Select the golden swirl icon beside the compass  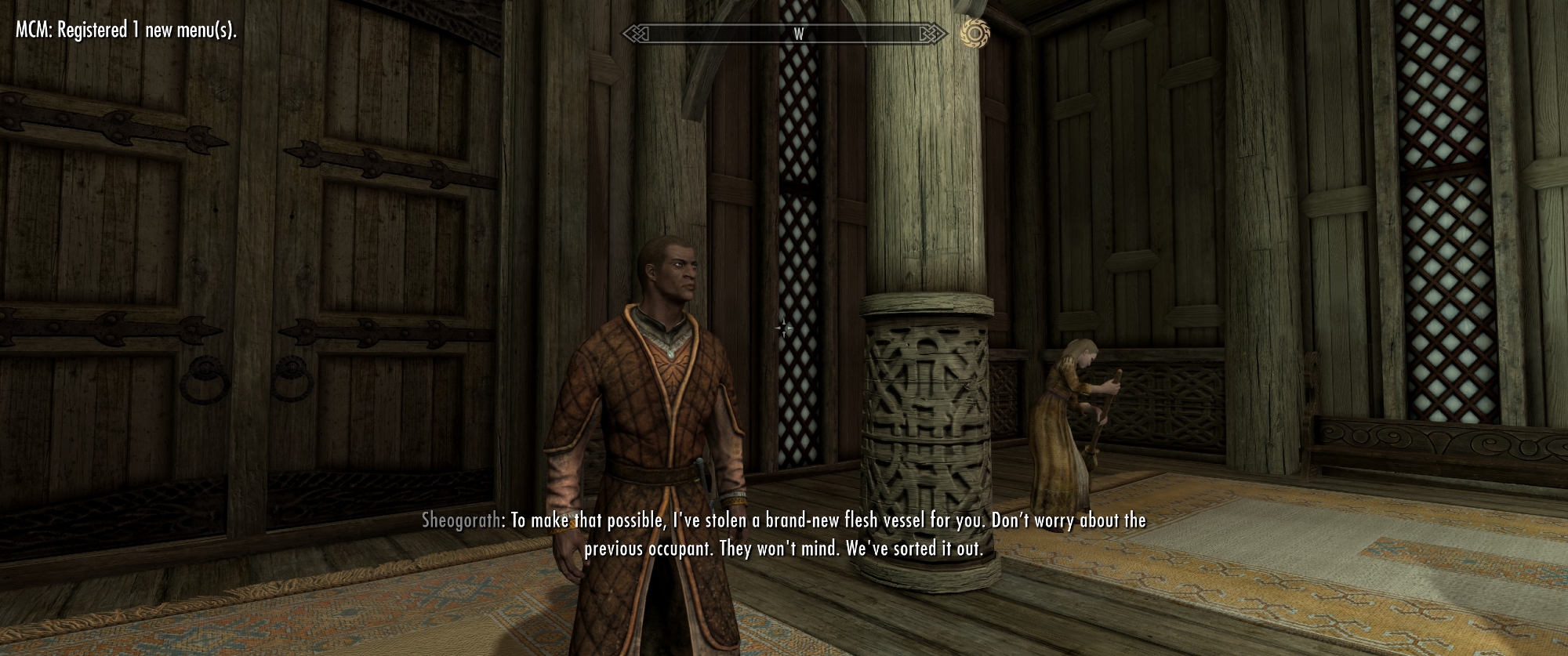(975, 33)
